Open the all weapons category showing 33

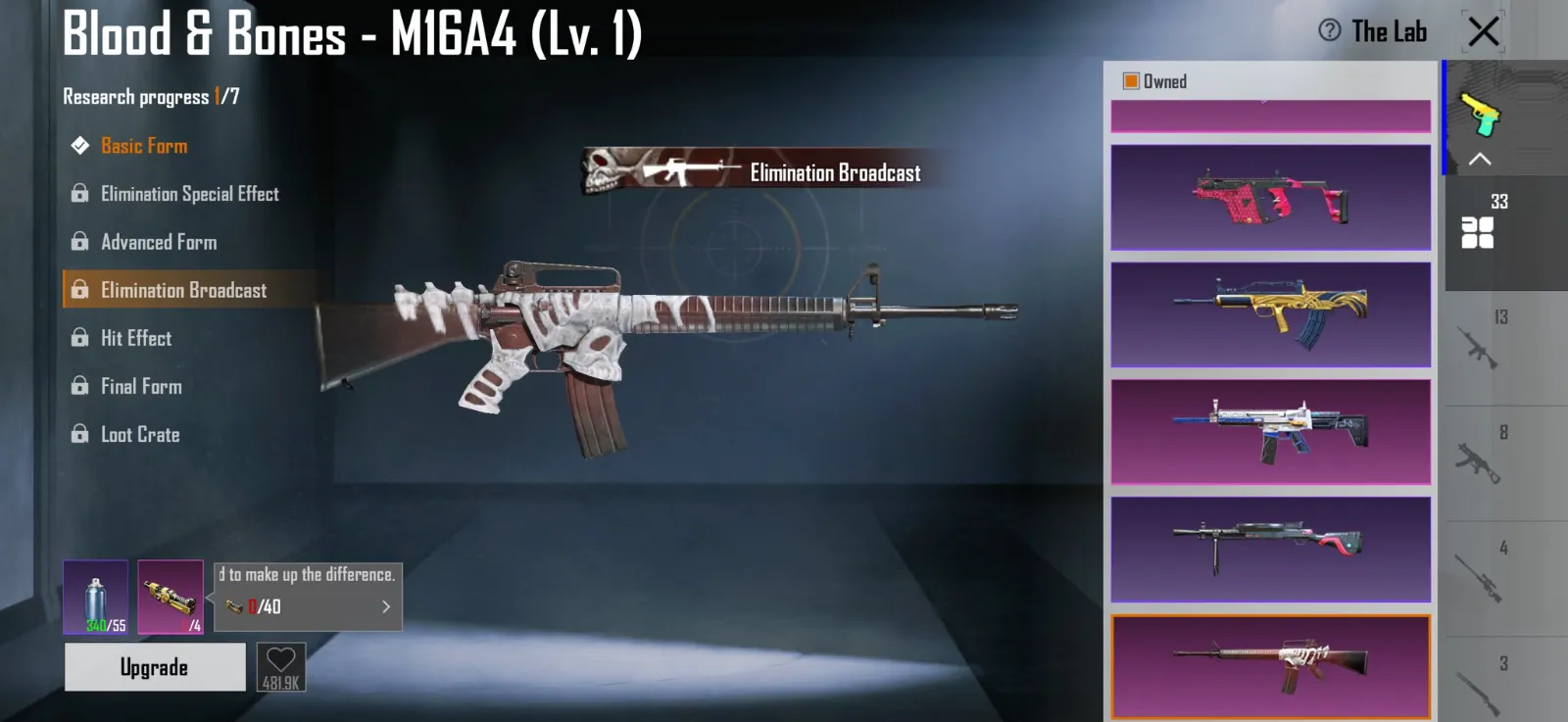(x=1478, y=232)
